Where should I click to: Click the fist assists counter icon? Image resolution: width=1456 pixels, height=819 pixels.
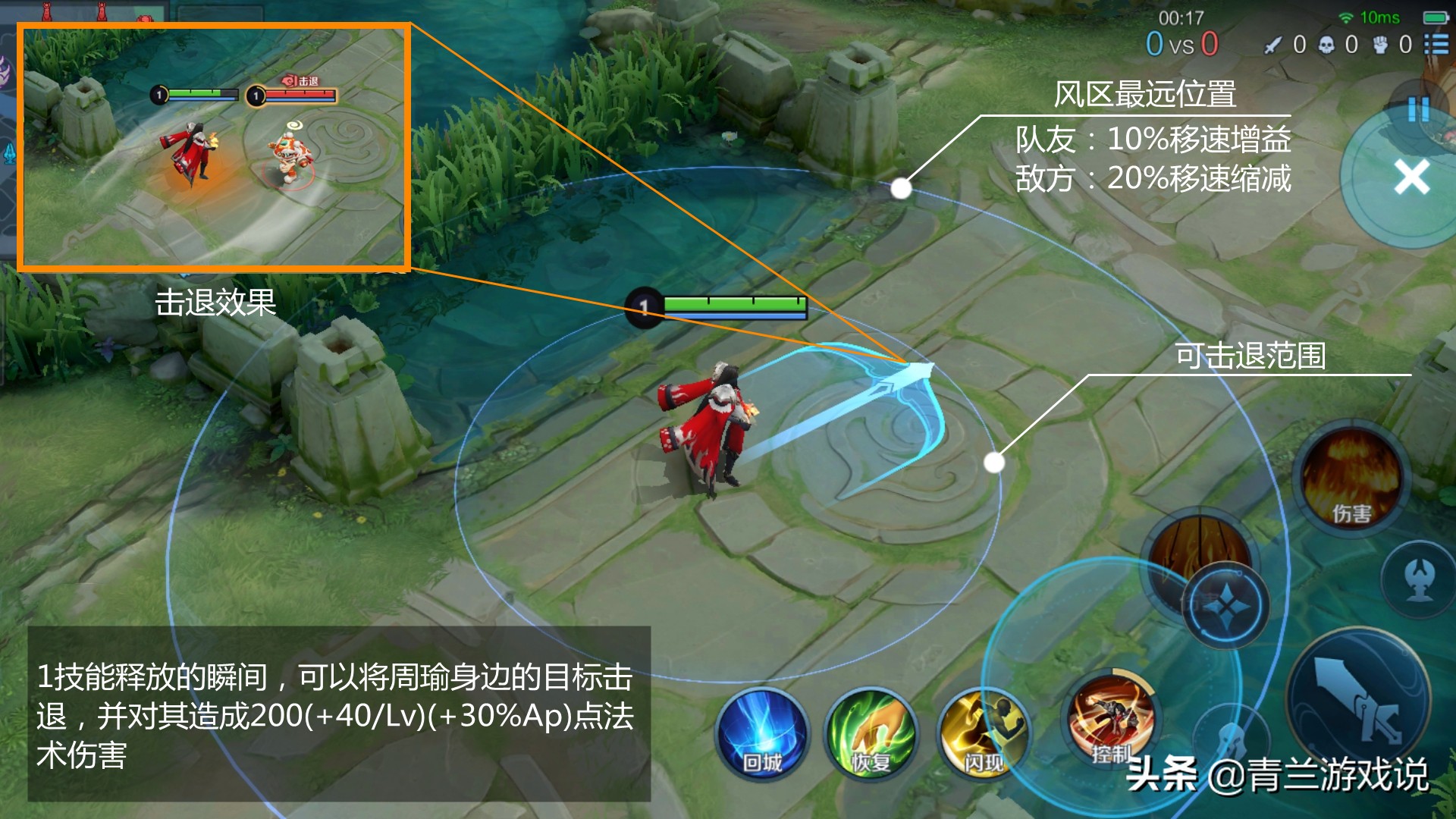1380,45
